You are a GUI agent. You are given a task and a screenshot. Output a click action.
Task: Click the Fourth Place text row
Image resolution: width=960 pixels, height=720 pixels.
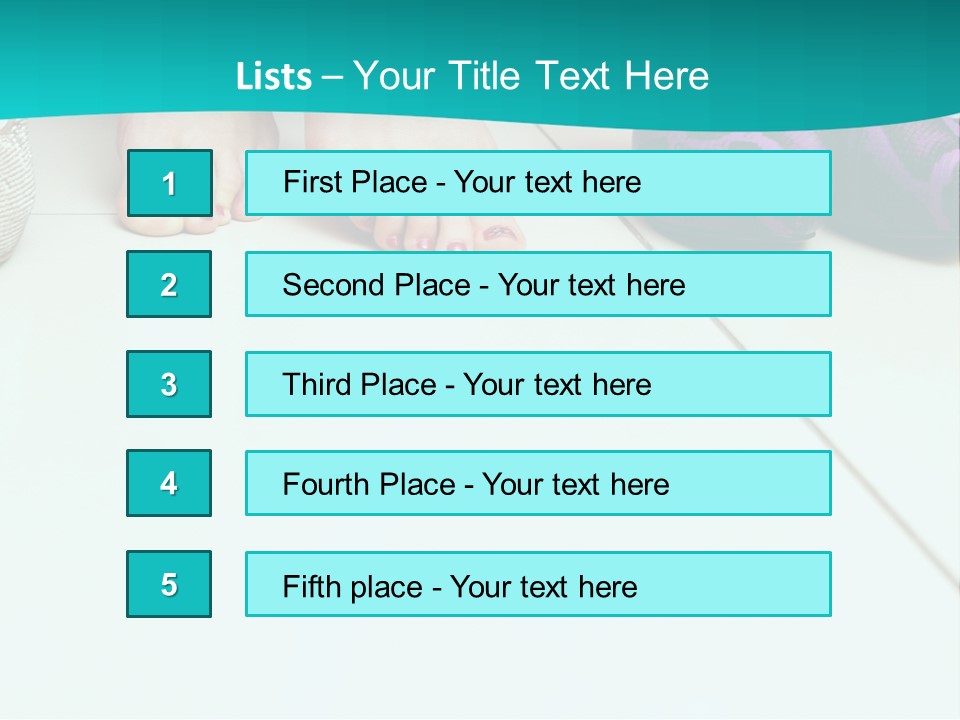[538, 484]
